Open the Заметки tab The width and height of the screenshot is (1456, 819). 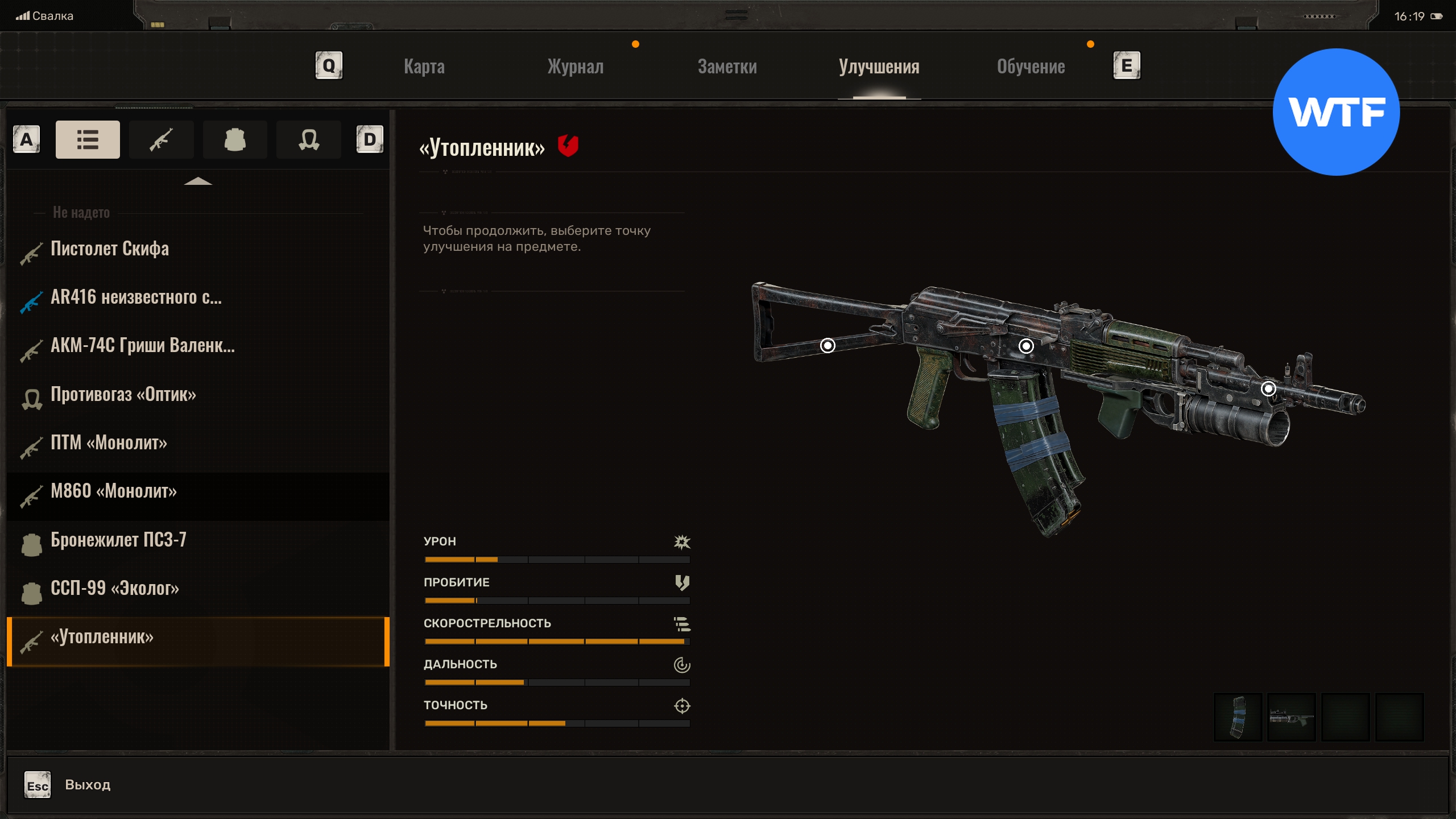(727, 67)
